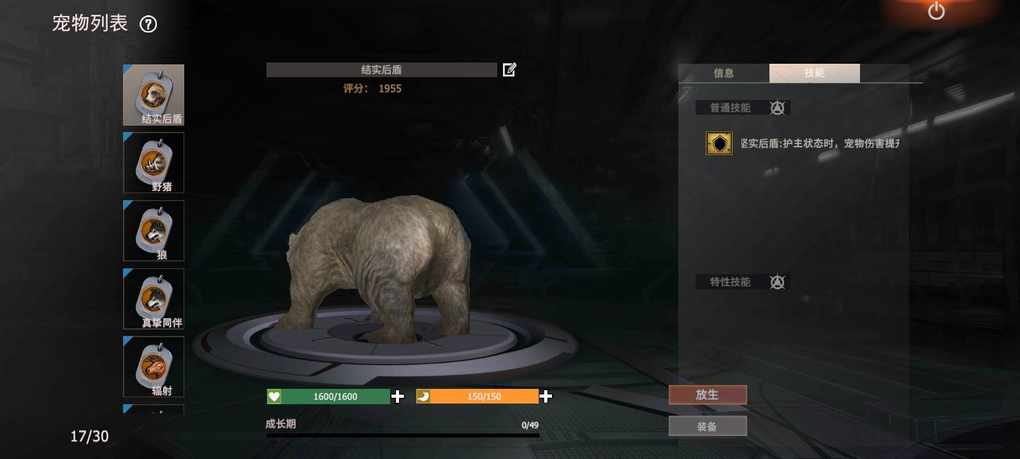
Task: Open the 装备 equipment button
Action: click(x=707, y=426)
